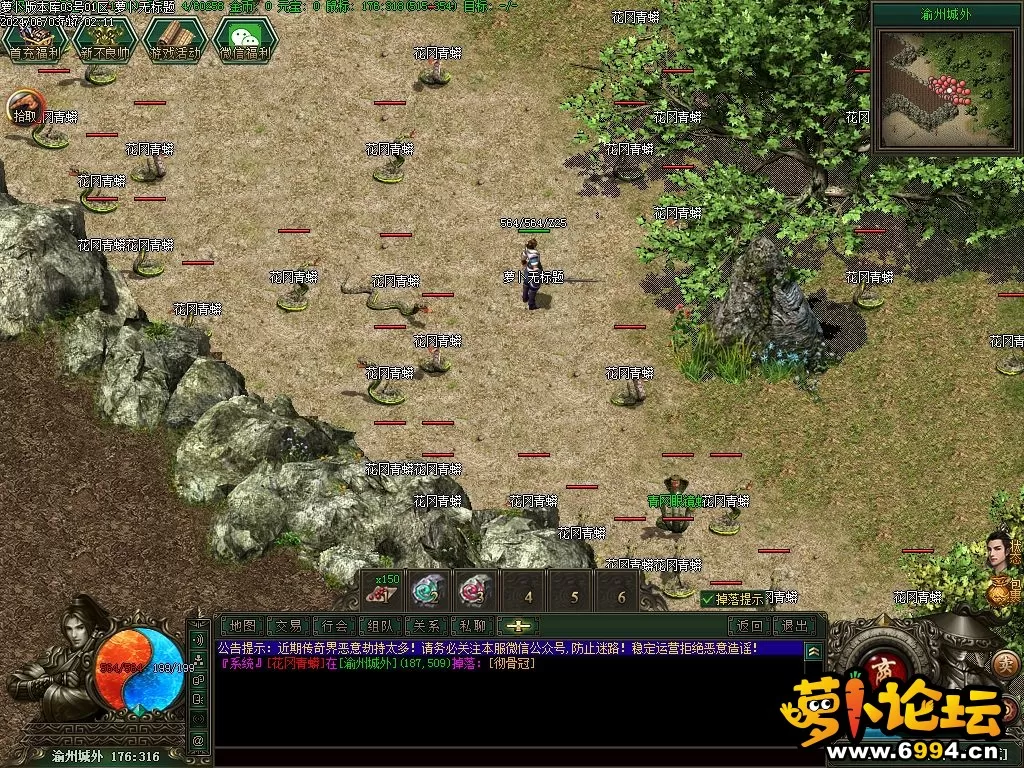Viewport: 1024px width, 768px height.
Task: Click the 渝州城外 minimap
Action: click(x=945, y=86)
